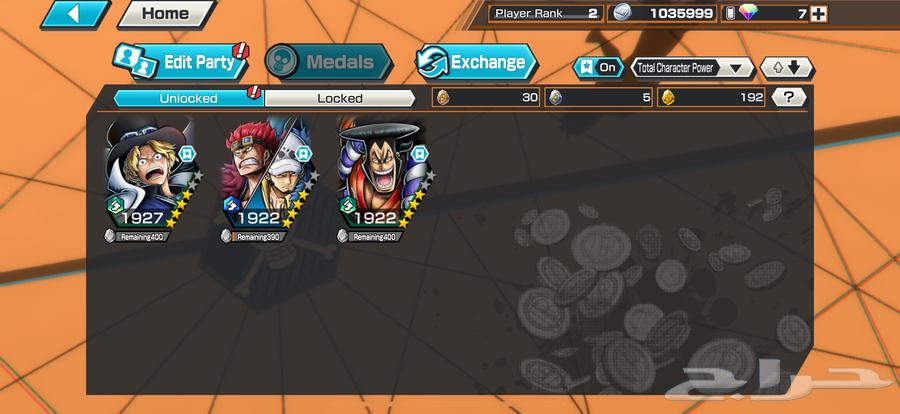Open the question mark help
900x414 pixels.
[790, 97]
